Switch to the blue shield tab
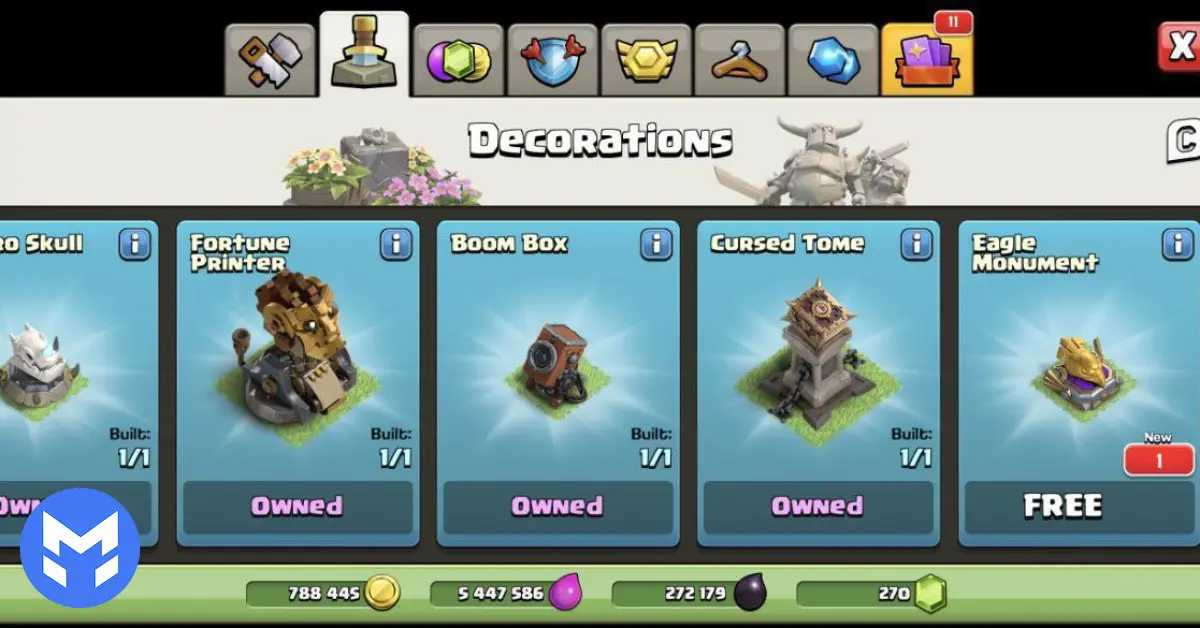 [x=551, y=59]
